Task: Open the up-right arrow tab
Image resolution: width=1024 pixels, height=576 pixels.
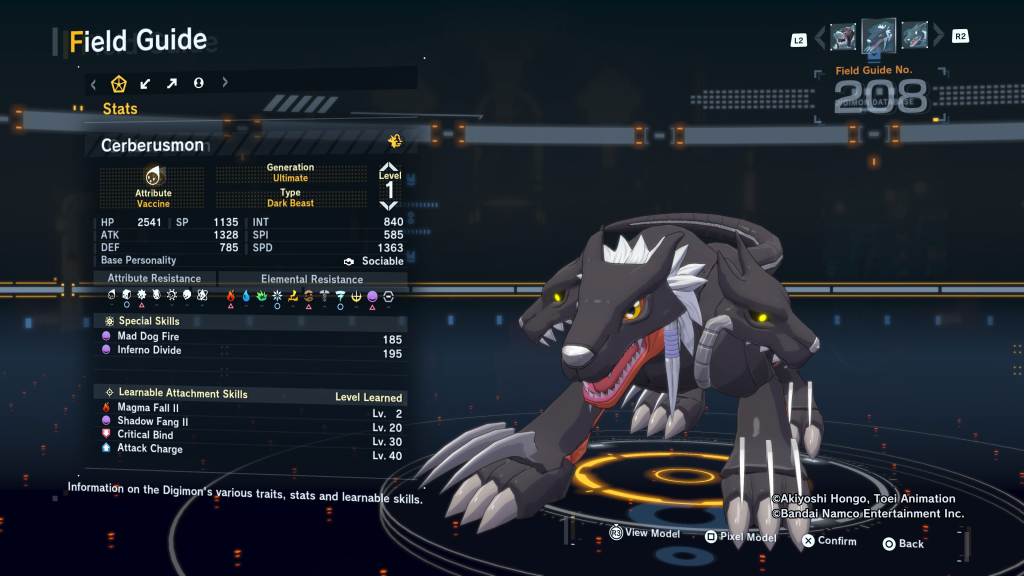Action: [172, 83]
